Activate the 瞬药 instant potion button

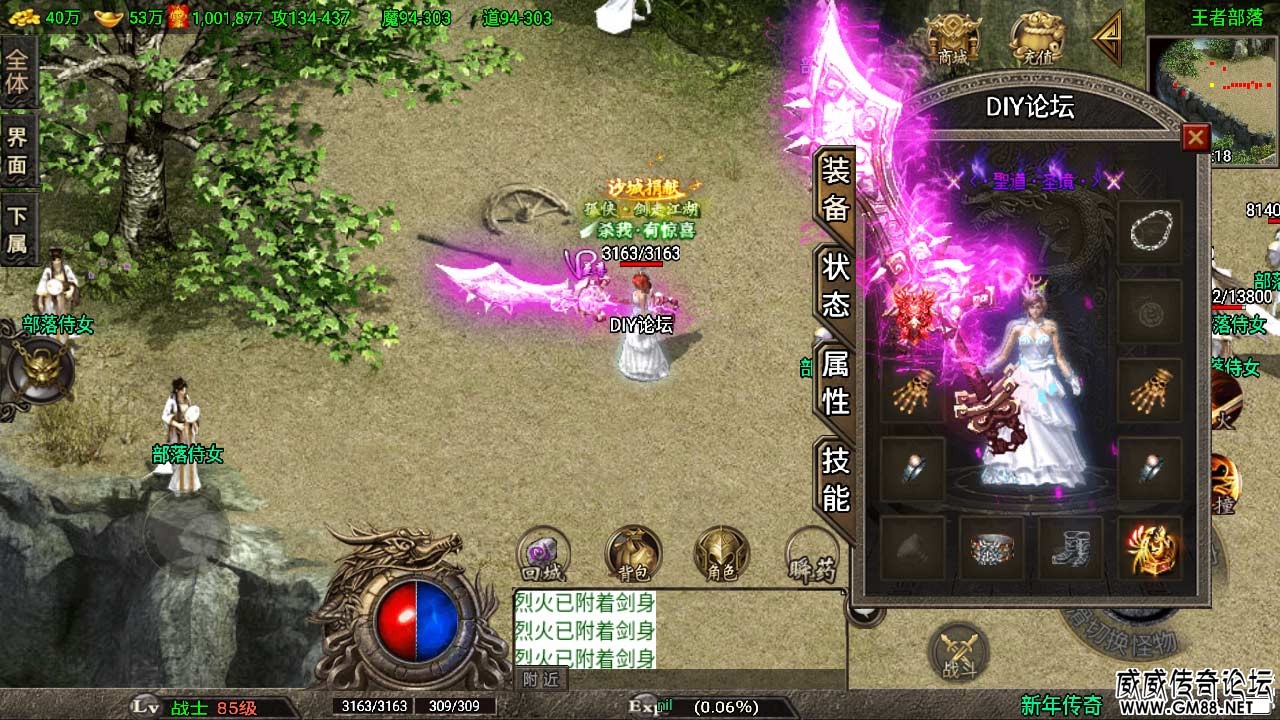(x=811, y=555)
